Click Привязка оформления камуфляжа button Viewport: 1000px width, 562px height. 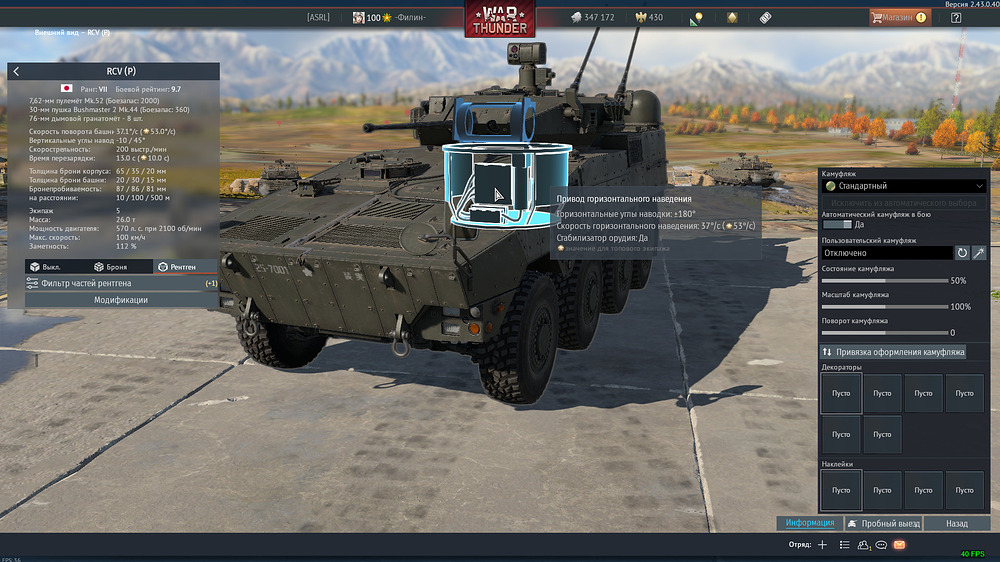pyautogui.click(x=893, y=352)
